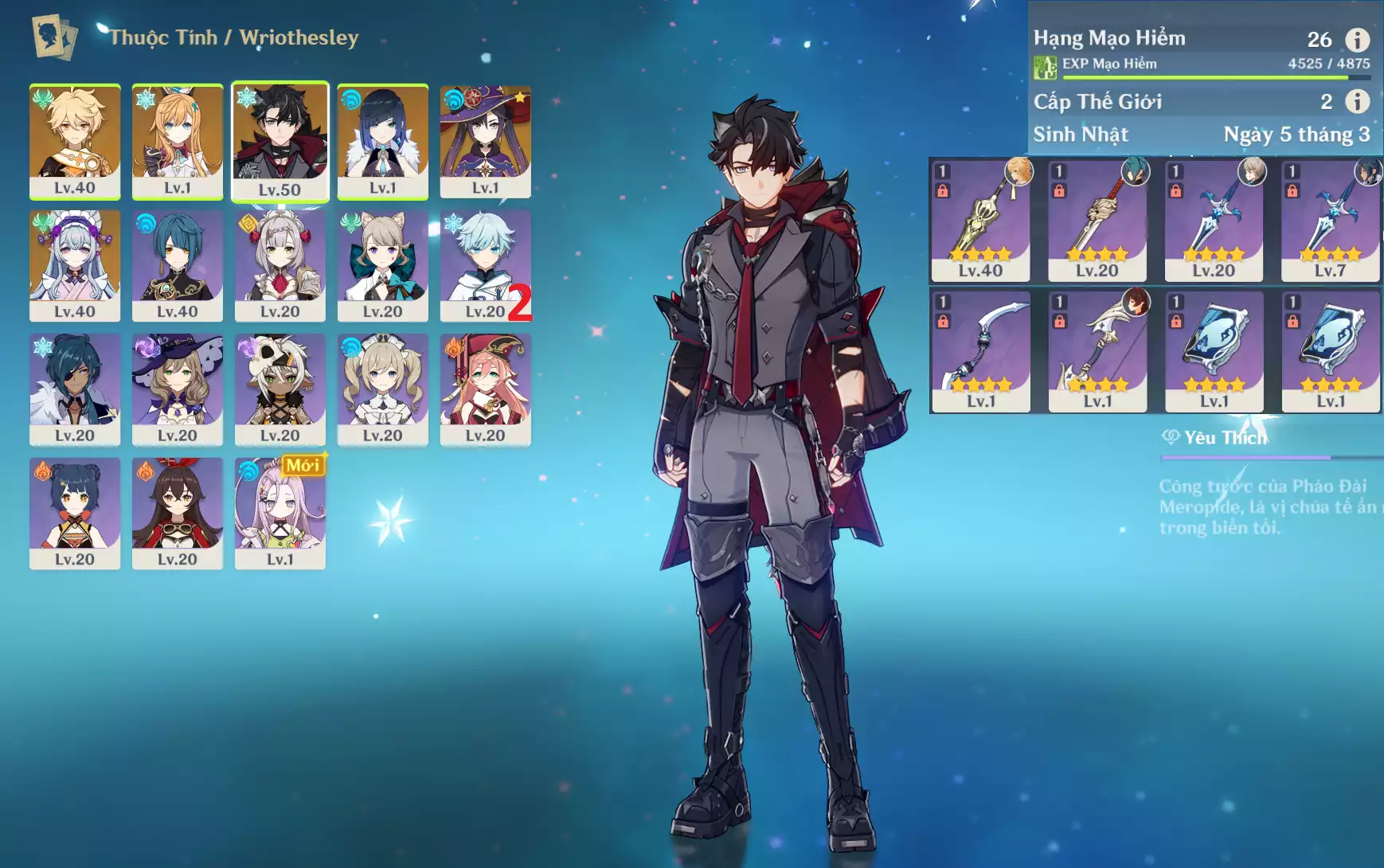
Task: Open the Cấp Thế Giới info icon
Action: [1357, 101]
